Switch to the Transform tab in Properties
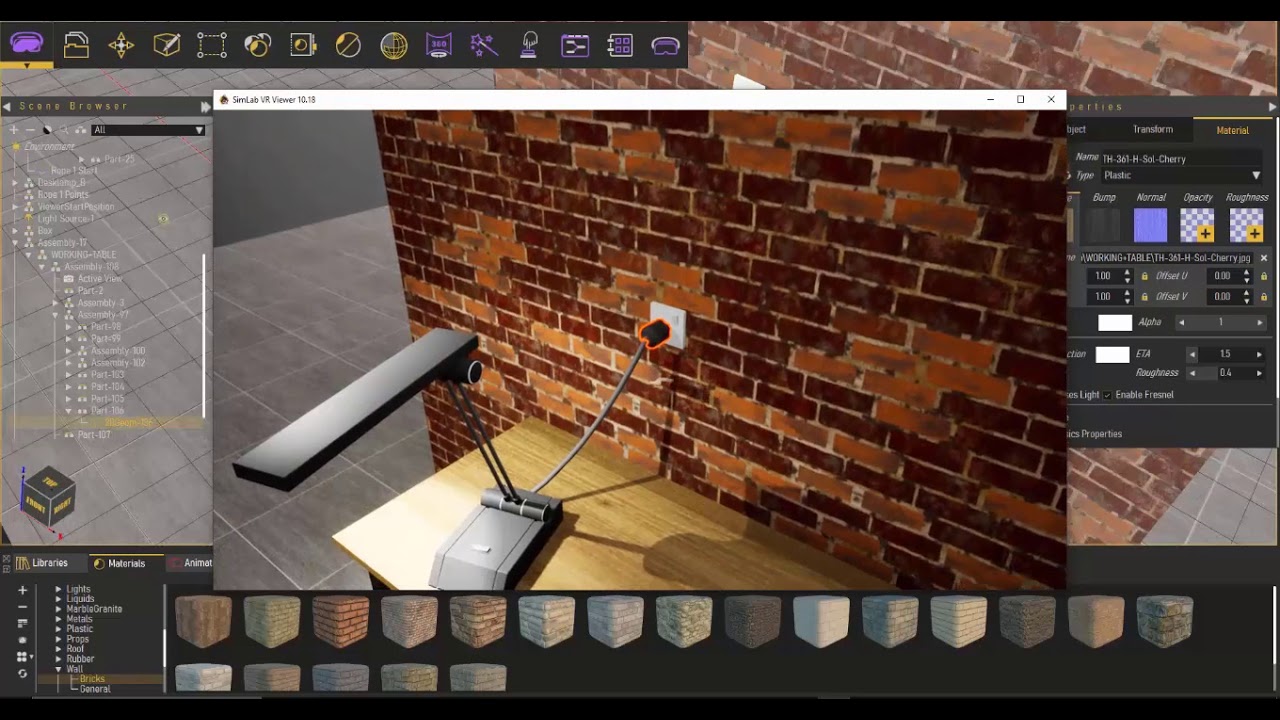1280x720 pixels. pos(1152,129)
